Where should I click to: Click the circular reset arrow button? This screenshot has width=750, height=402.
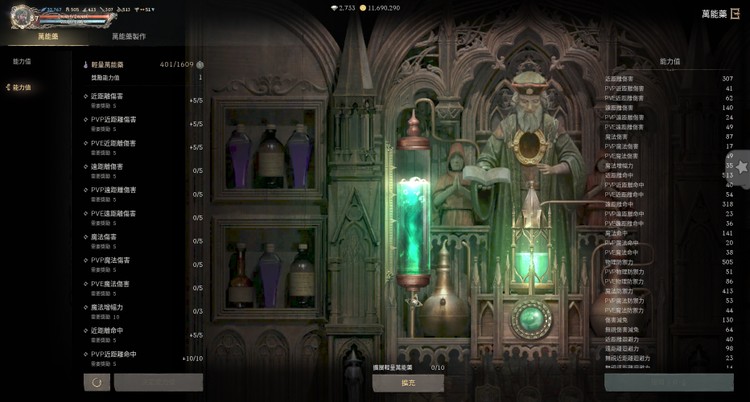96,382
